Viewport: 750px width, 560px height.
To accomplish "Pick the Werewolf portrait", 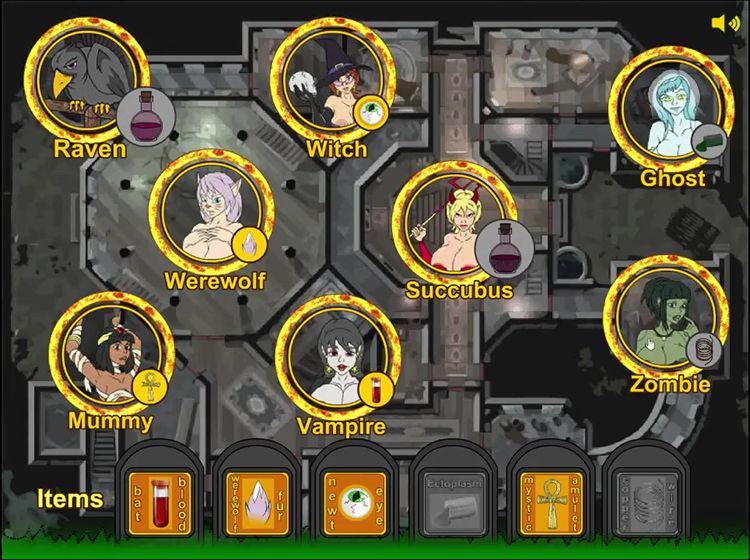I will click(x=210, y=211).
